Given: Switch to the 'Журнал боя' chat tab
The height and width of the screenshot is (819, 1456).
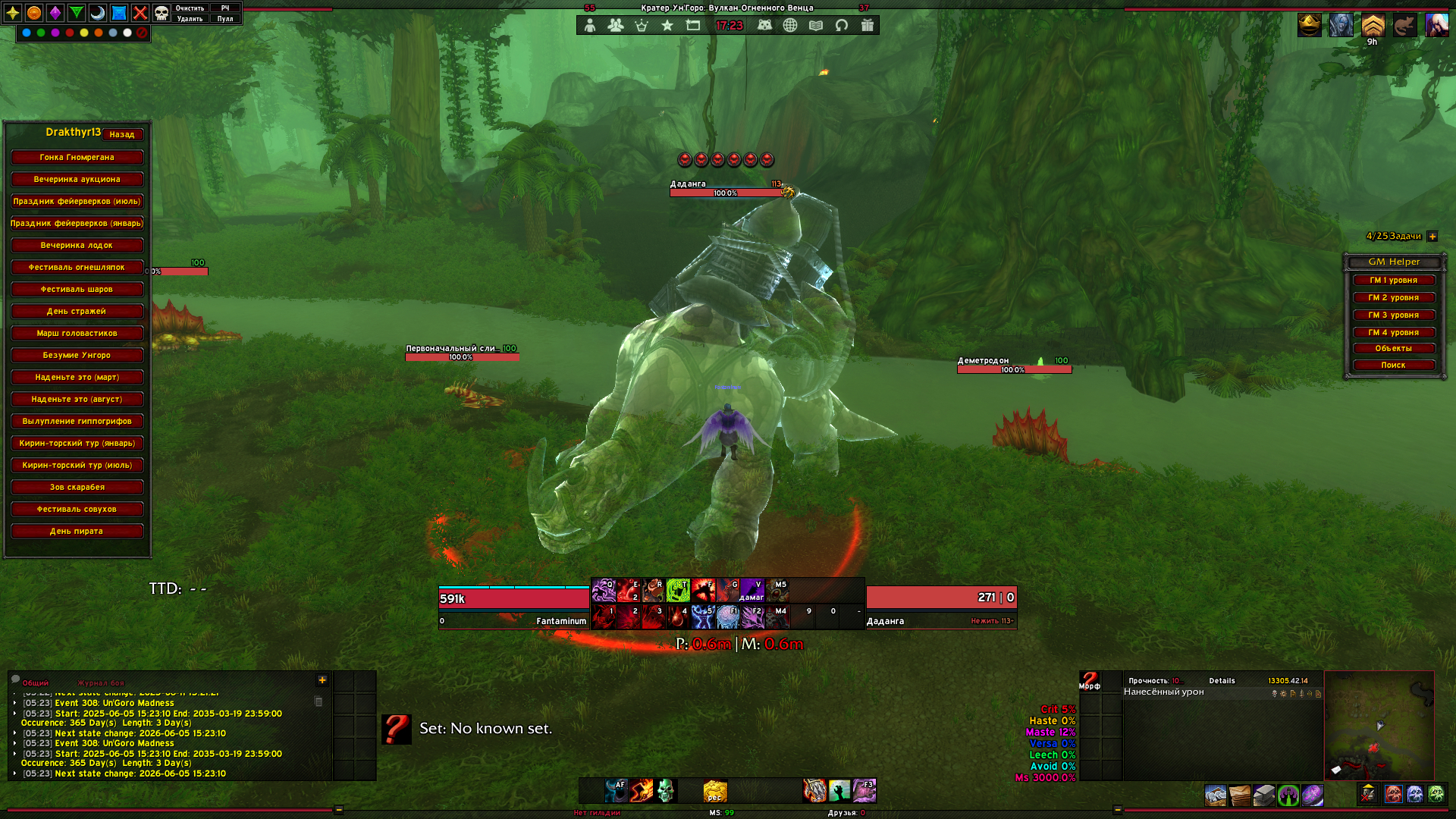Looking at the screenshot, I should [101, 683].
